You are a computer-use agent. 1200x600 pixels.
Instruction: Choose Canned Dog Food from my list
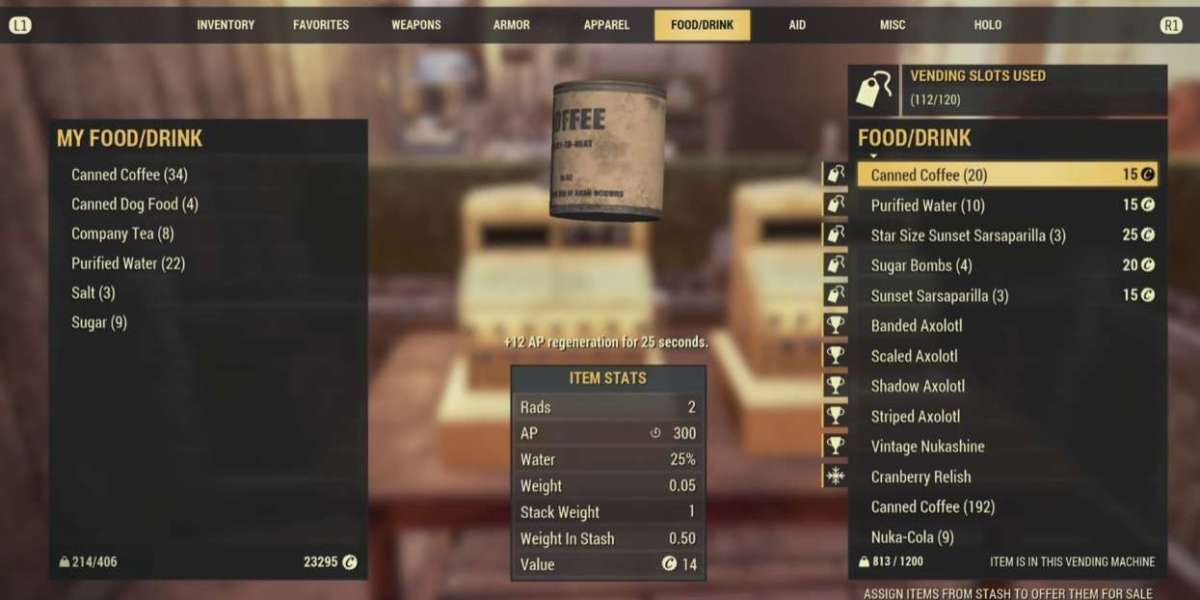click(x=135, y=204)
